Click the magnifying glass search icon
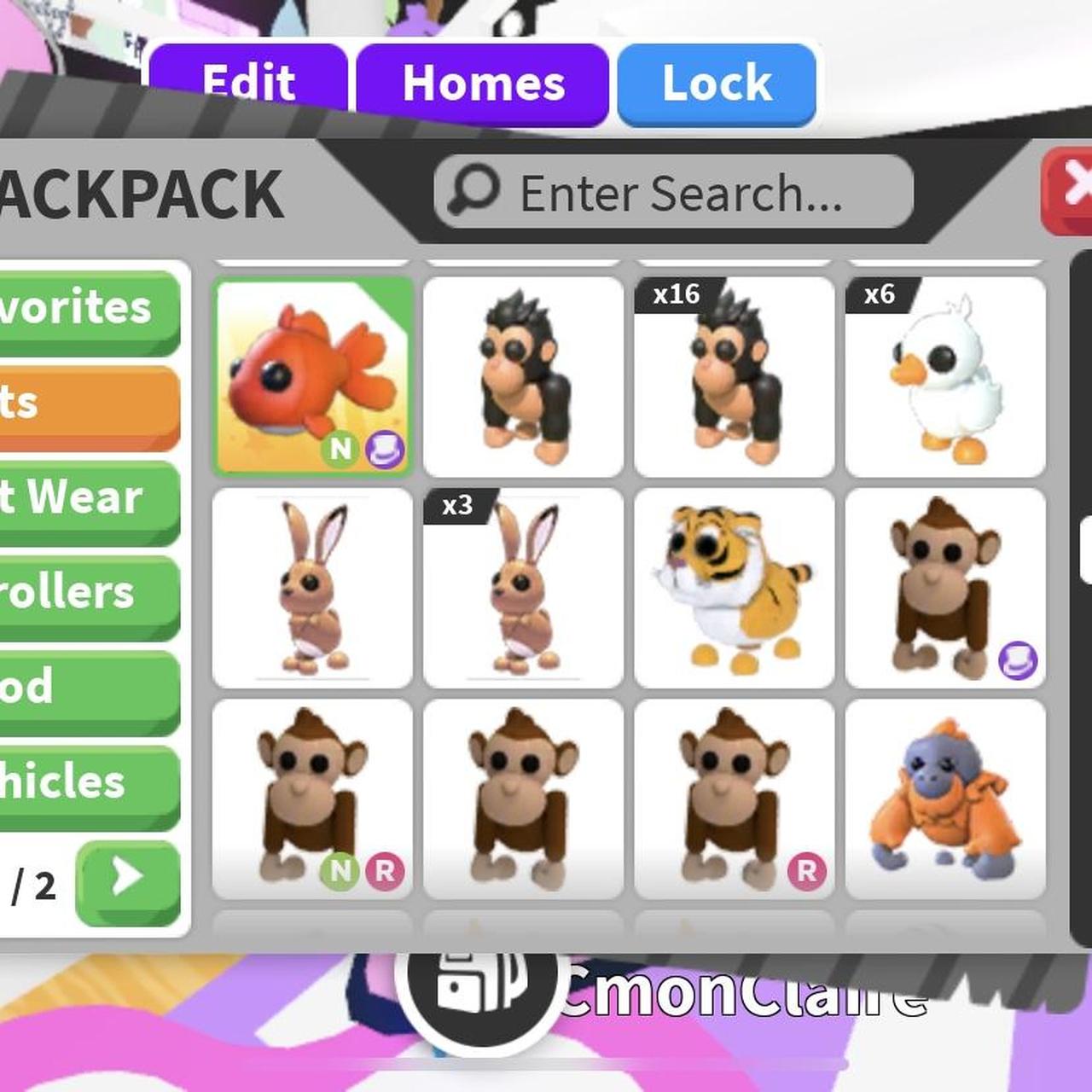The width and height of the screenshot is (1092, 1092). (x=477, y=191)
